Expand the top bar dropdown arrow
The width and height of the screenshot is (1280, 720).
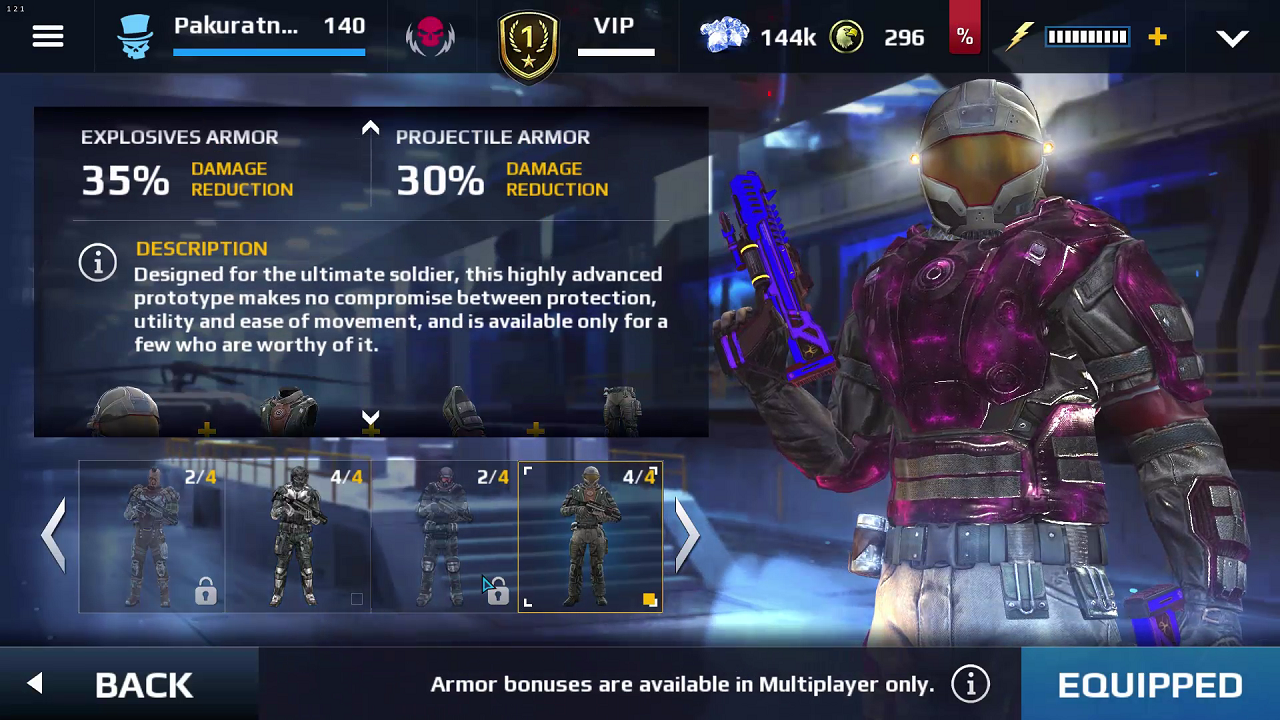coord(1232,38)
